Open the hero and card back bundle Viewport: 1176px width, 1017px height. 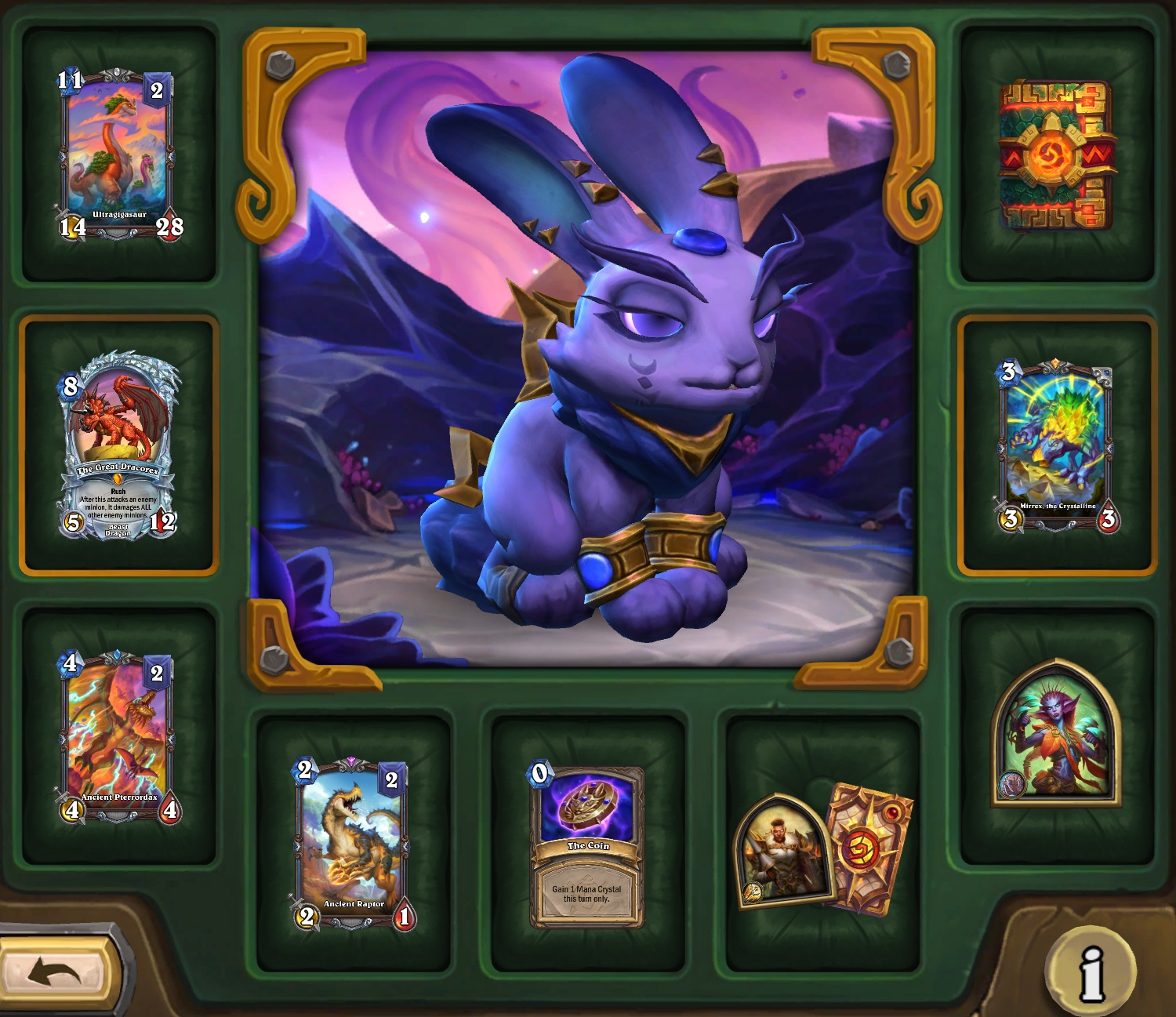point(822,850)
